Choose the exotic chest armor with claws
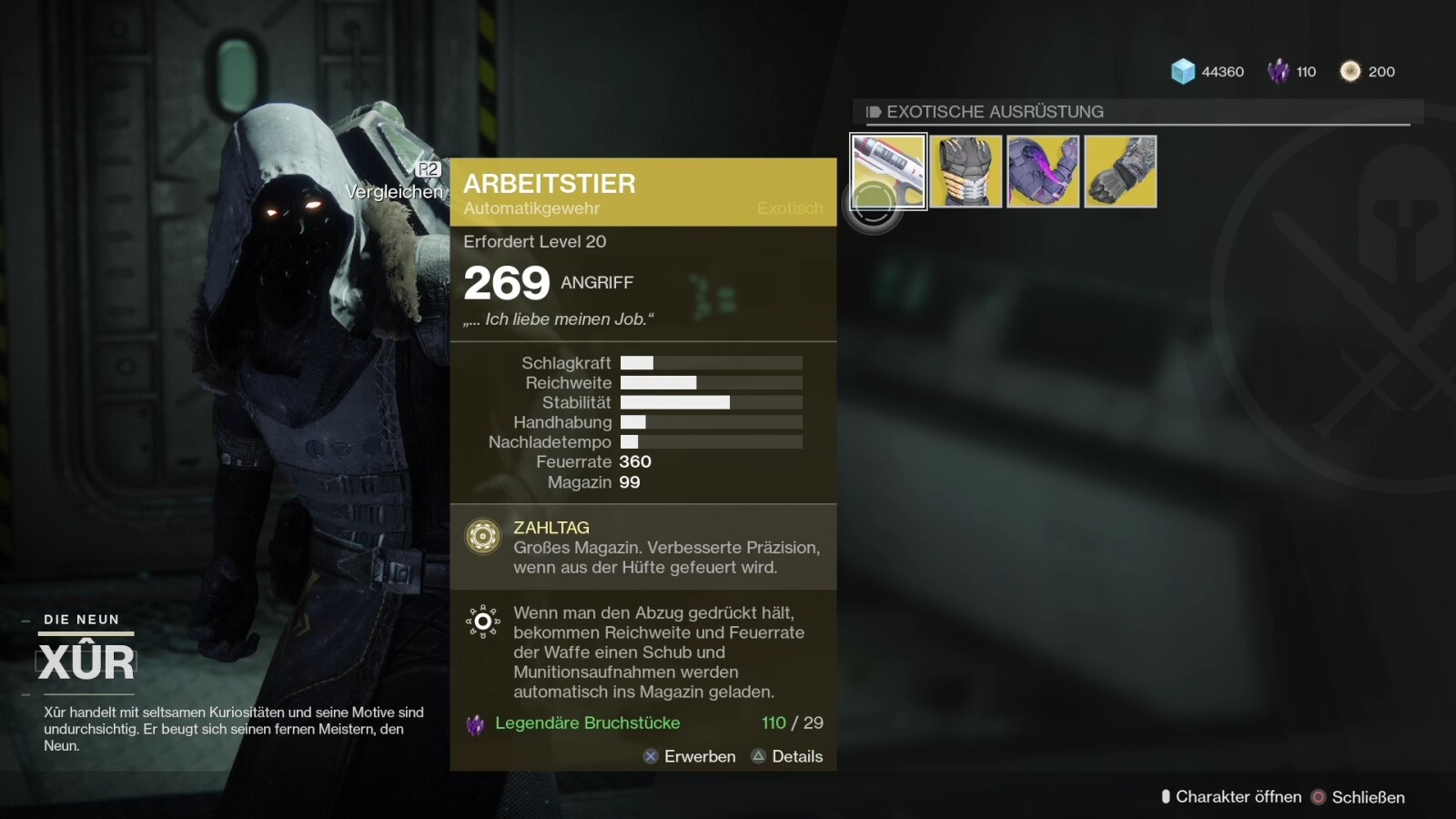The height and width of the screenshot is (819, 1456). pos(966,171)
